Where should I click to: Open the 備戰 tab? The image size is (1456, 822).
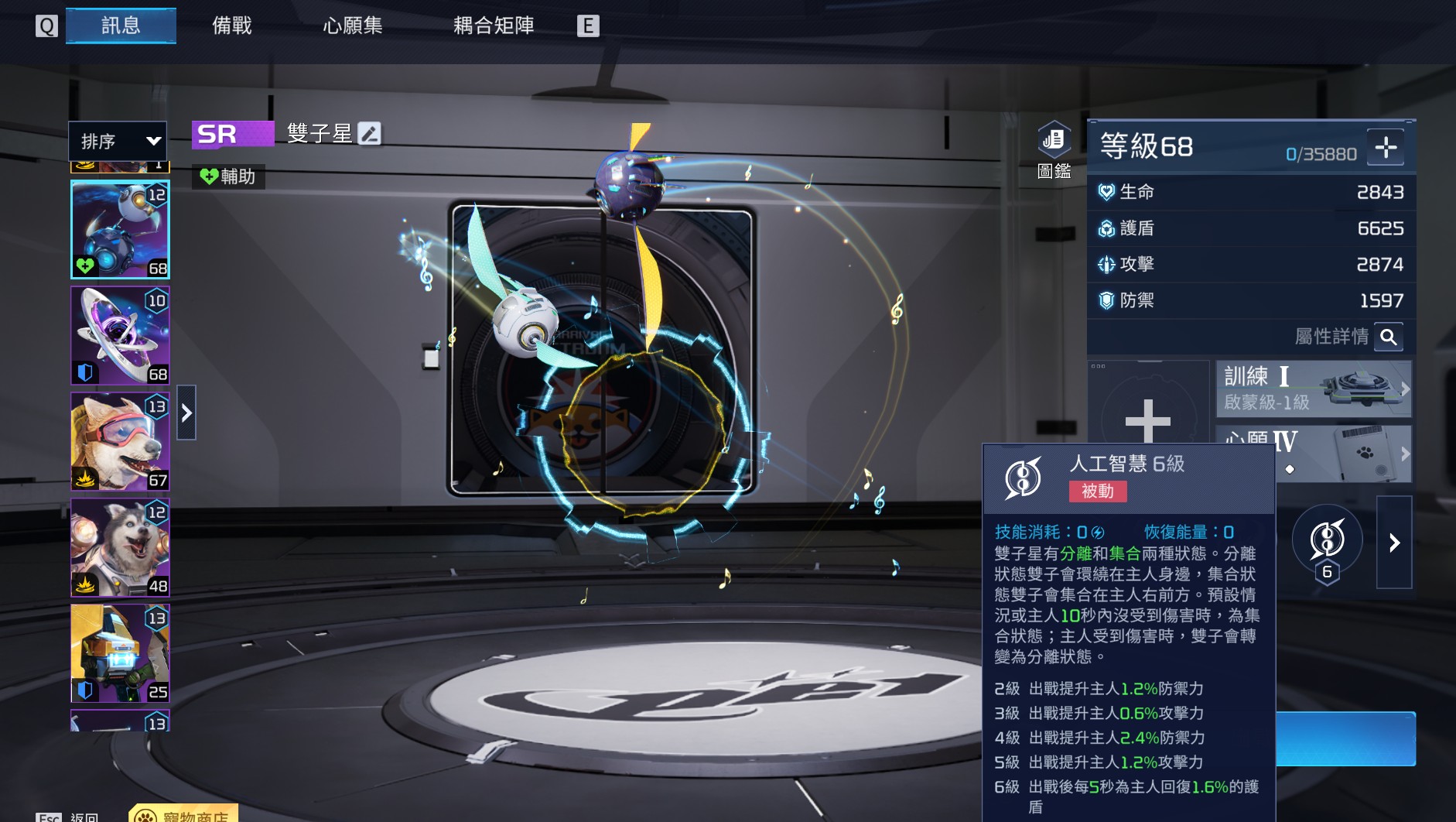point(231,26)
